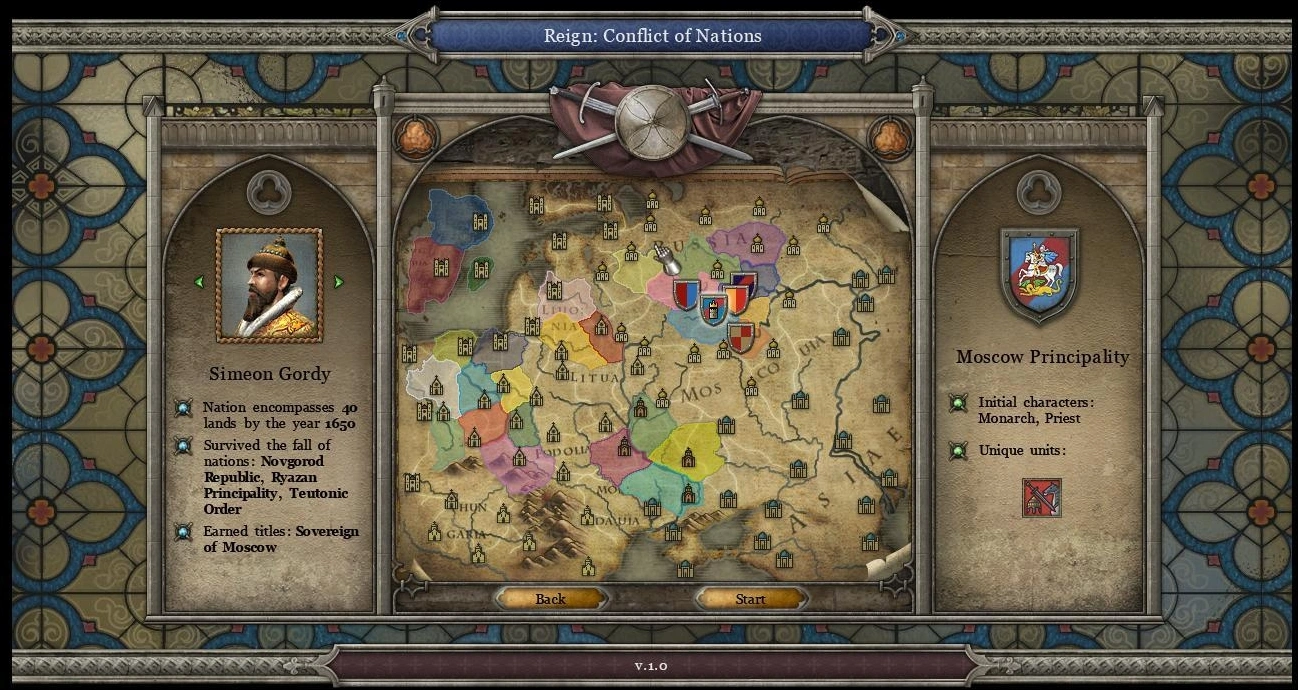Inspect the unique unit icon
Image resolution: width=1298 pixels, height=690 pixels.
click(1041, 497)
